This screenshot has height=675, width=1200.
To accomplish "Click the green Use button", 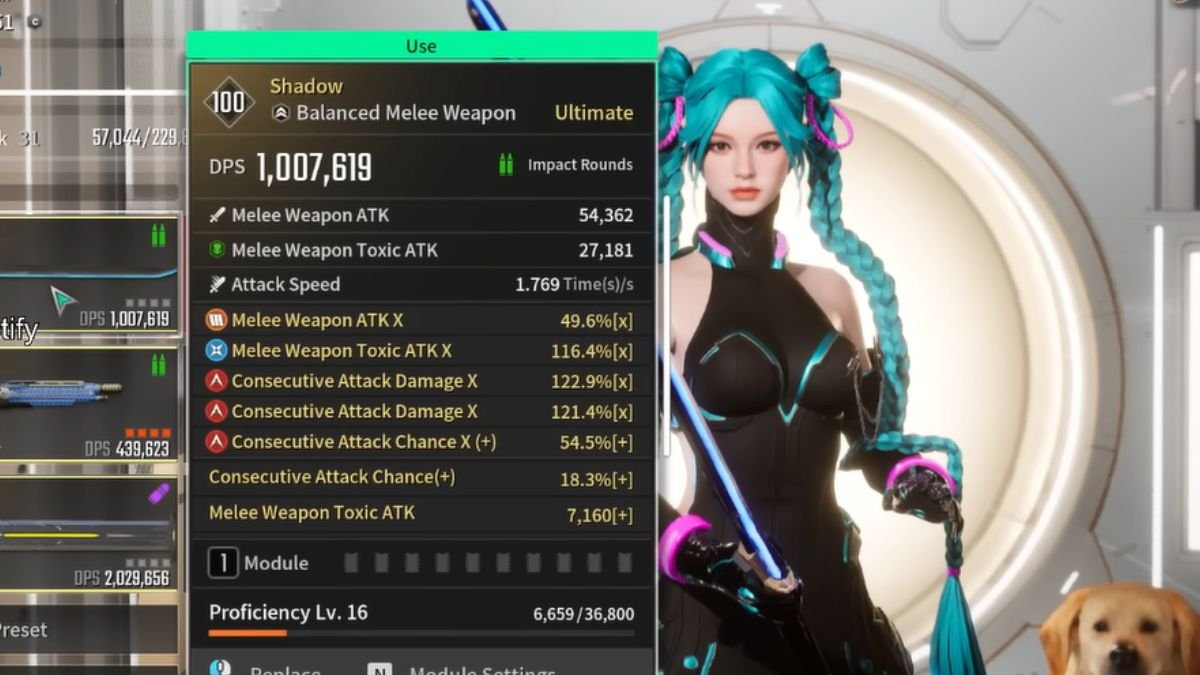I will (x=421, y=46).
